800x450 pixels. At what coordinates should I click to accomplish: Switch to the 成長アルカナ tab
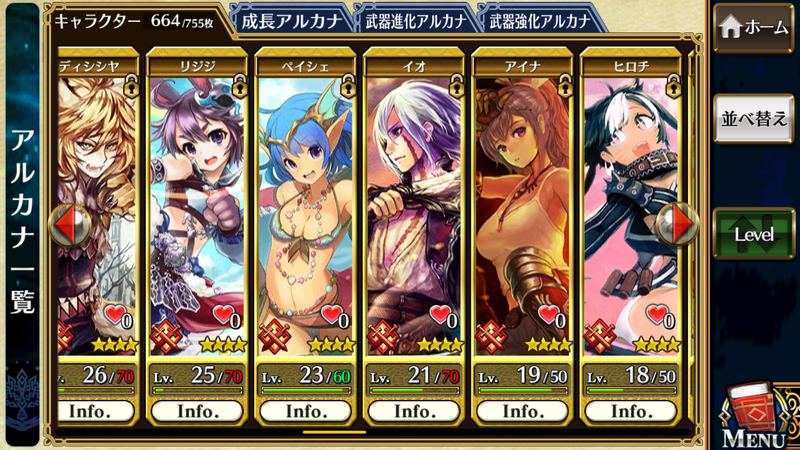point(290,20)
